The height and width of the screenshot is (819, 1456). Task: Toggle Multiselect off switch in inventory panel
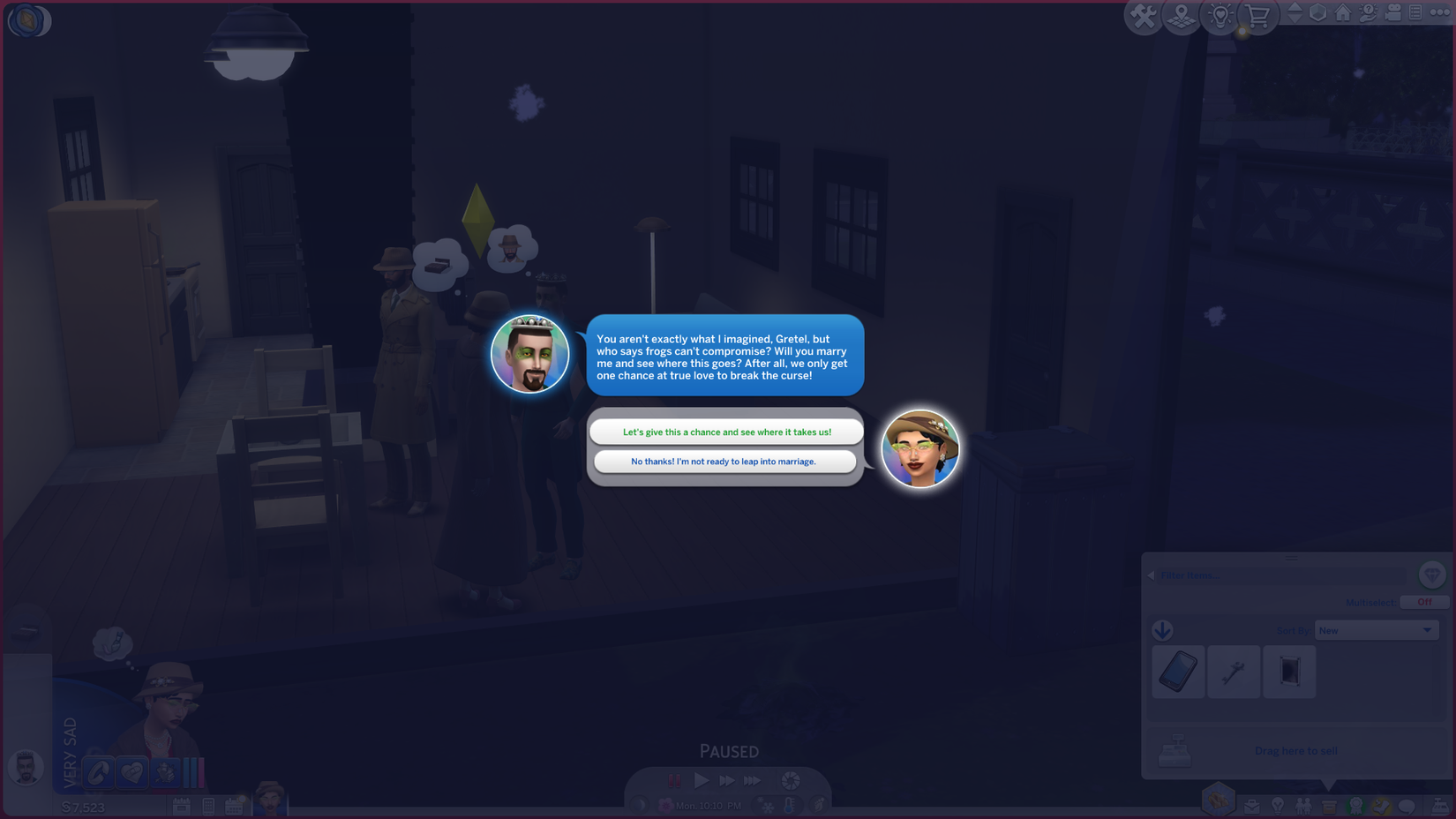pyautogui.click(x=1424, y=602)
